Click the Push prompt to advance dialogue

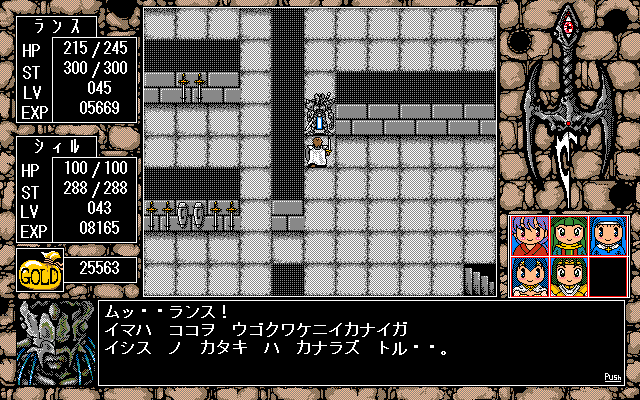point(613,377)
